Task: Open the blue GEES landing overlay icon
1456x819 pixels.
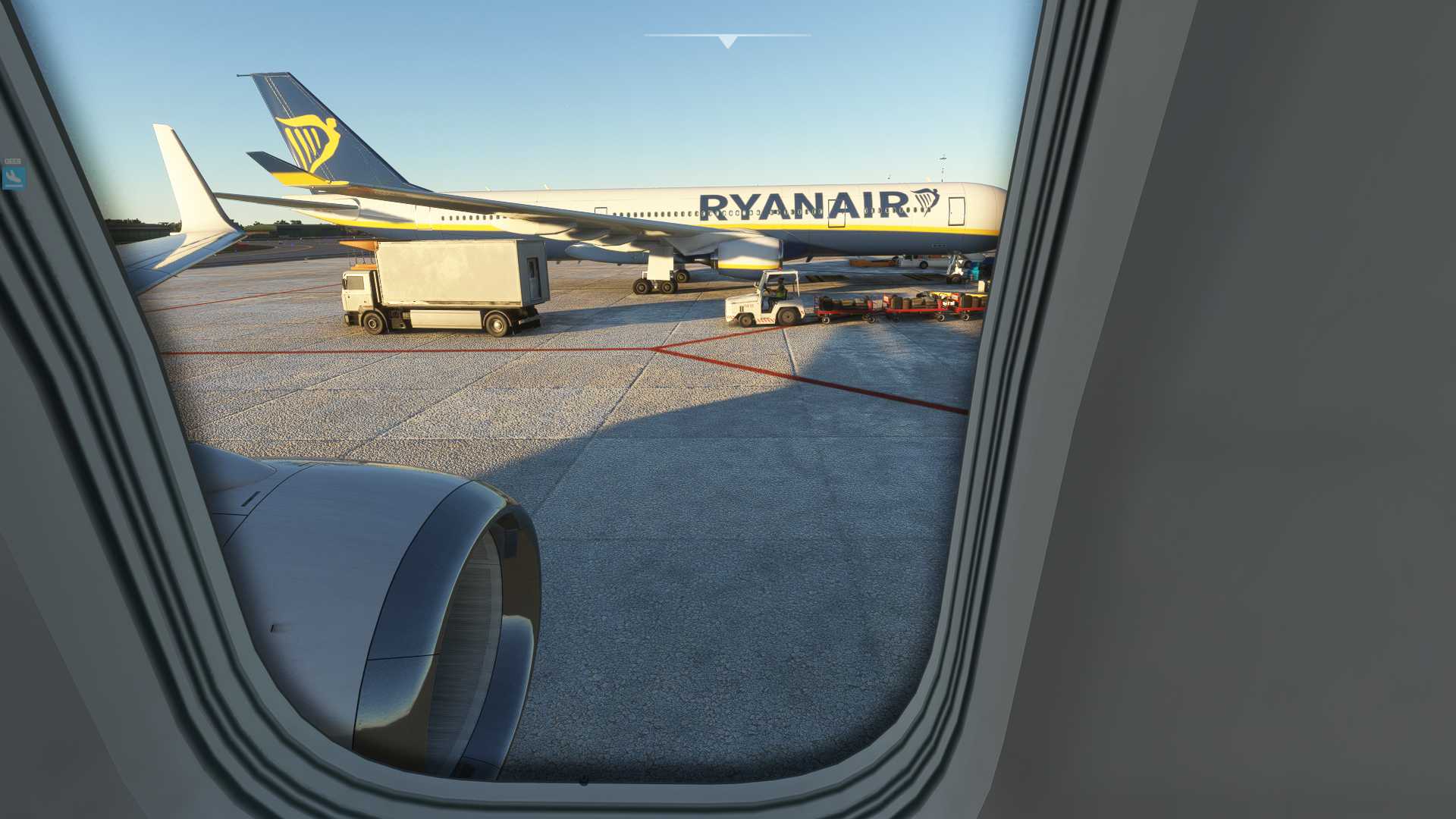Action: [x=14, y=177]
